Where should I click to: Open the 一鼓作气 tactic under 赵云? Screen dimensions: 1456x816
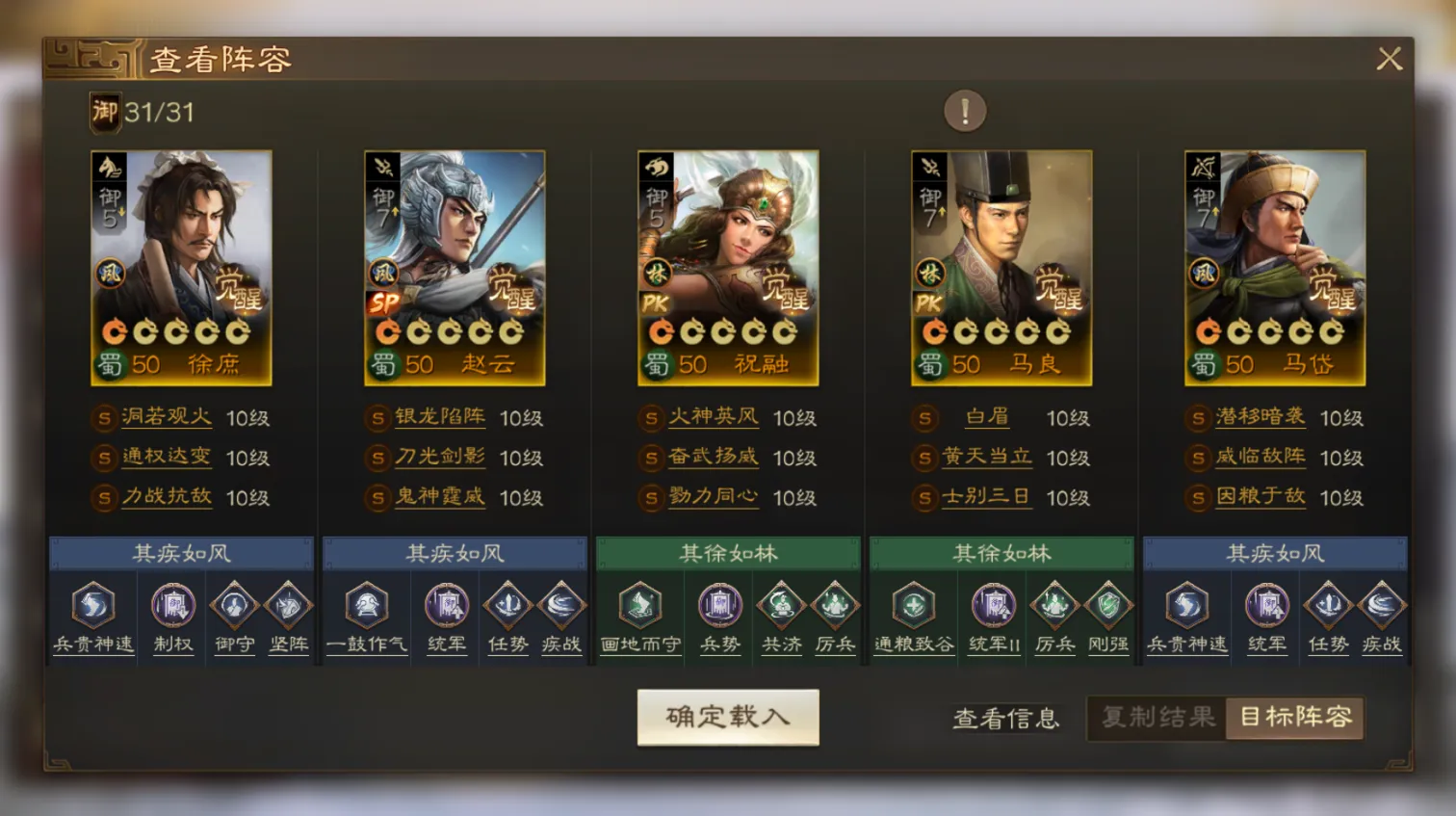(366, 607)
